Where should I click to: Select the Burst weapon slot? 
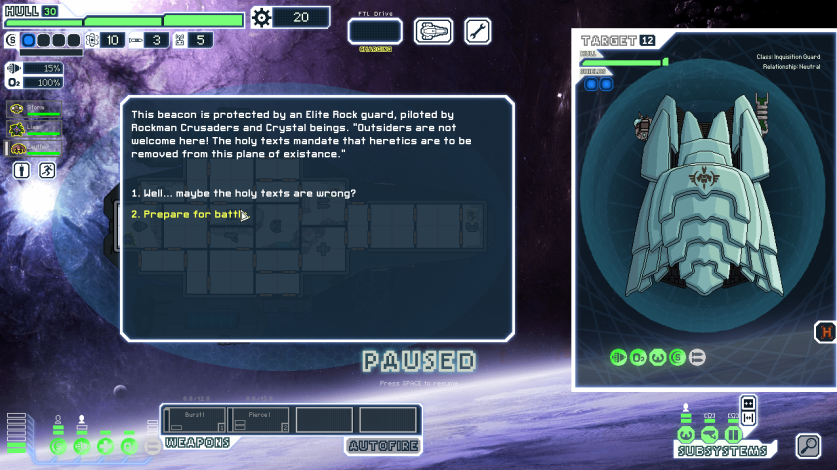point(195,419)
